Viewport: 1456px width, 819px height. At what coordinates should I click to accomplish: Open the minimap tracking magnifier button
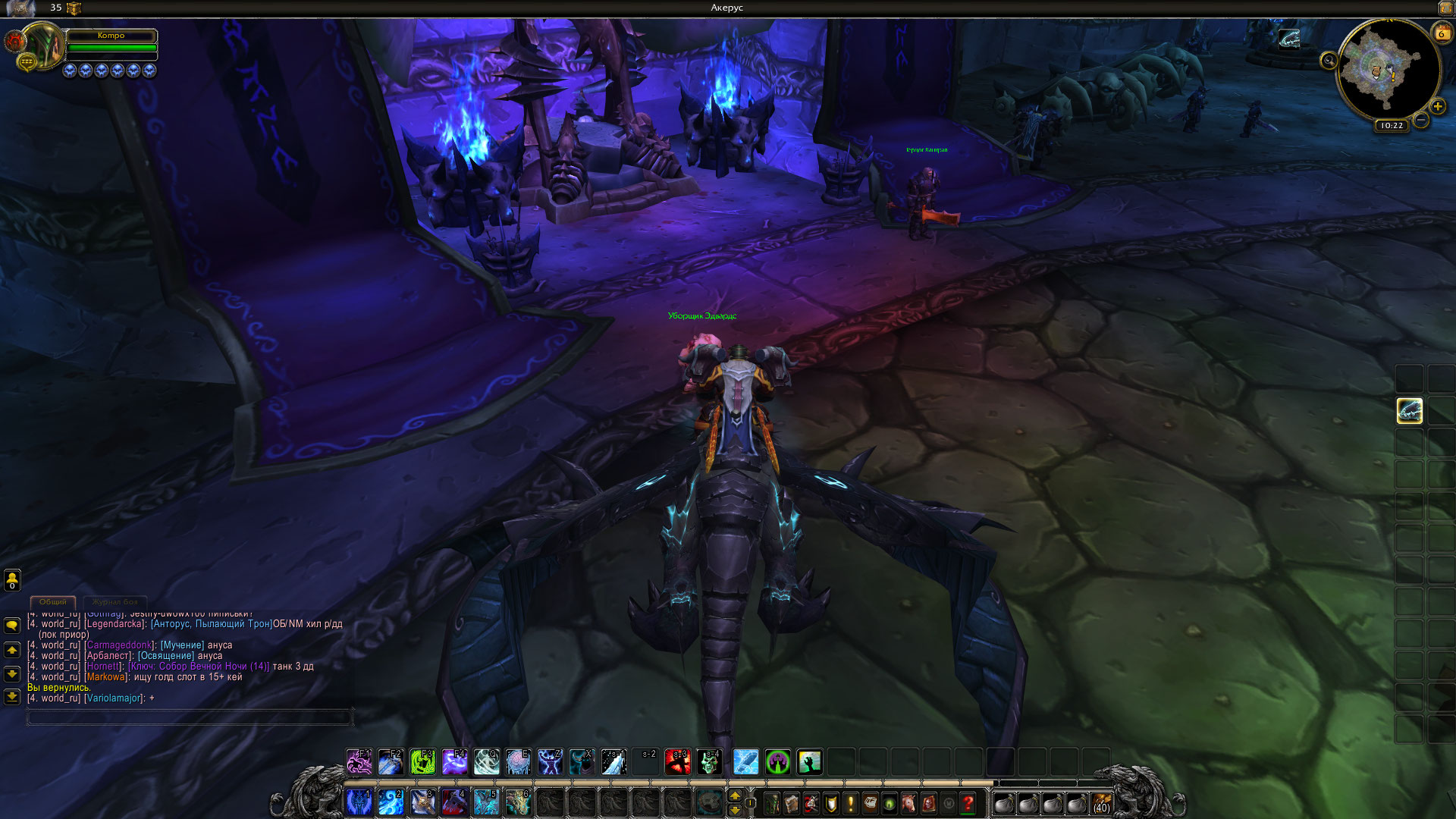coord(1329,61)
